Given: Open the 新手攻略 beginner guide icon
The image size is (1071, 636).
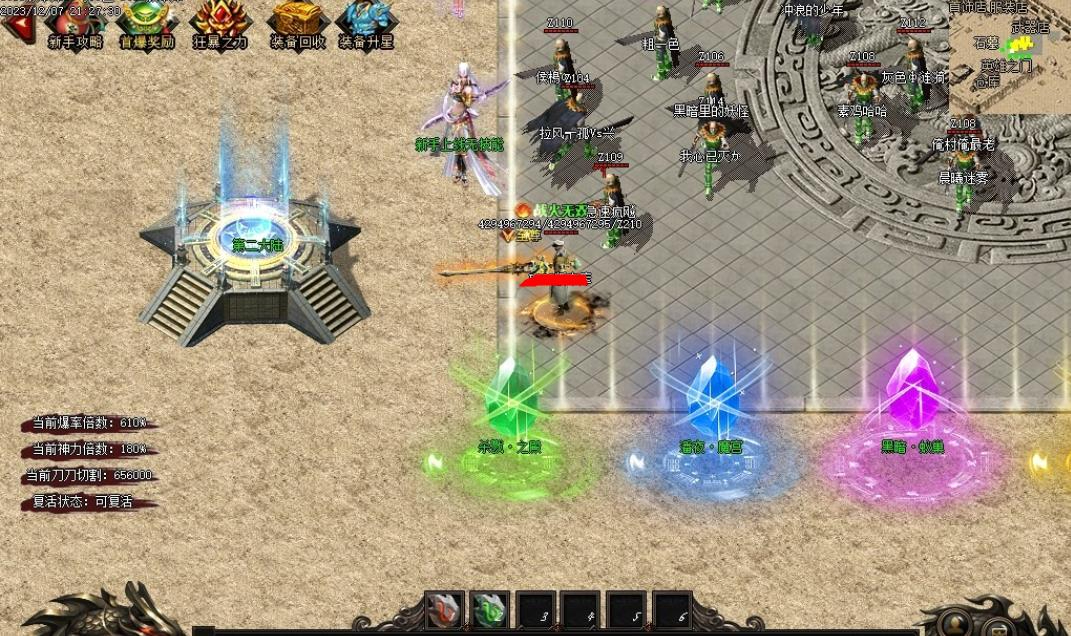Looking at the screenshot, I should [x=75, y=24].
